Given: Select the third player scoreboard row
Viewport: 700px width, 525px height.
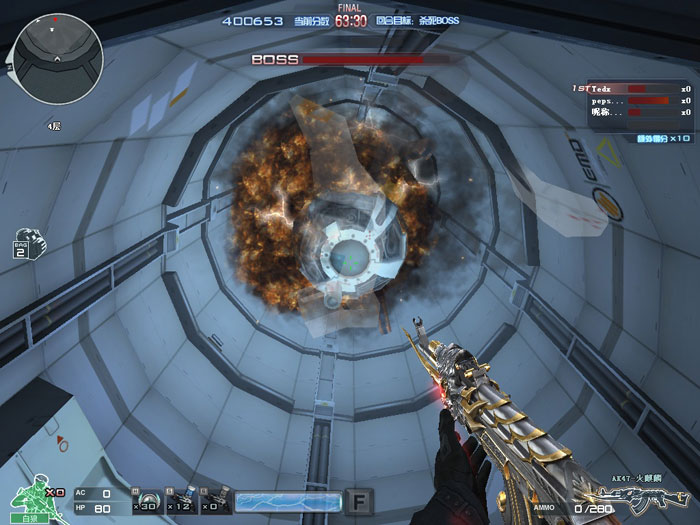Looking at the screenshot, I should tap(631, 113).
